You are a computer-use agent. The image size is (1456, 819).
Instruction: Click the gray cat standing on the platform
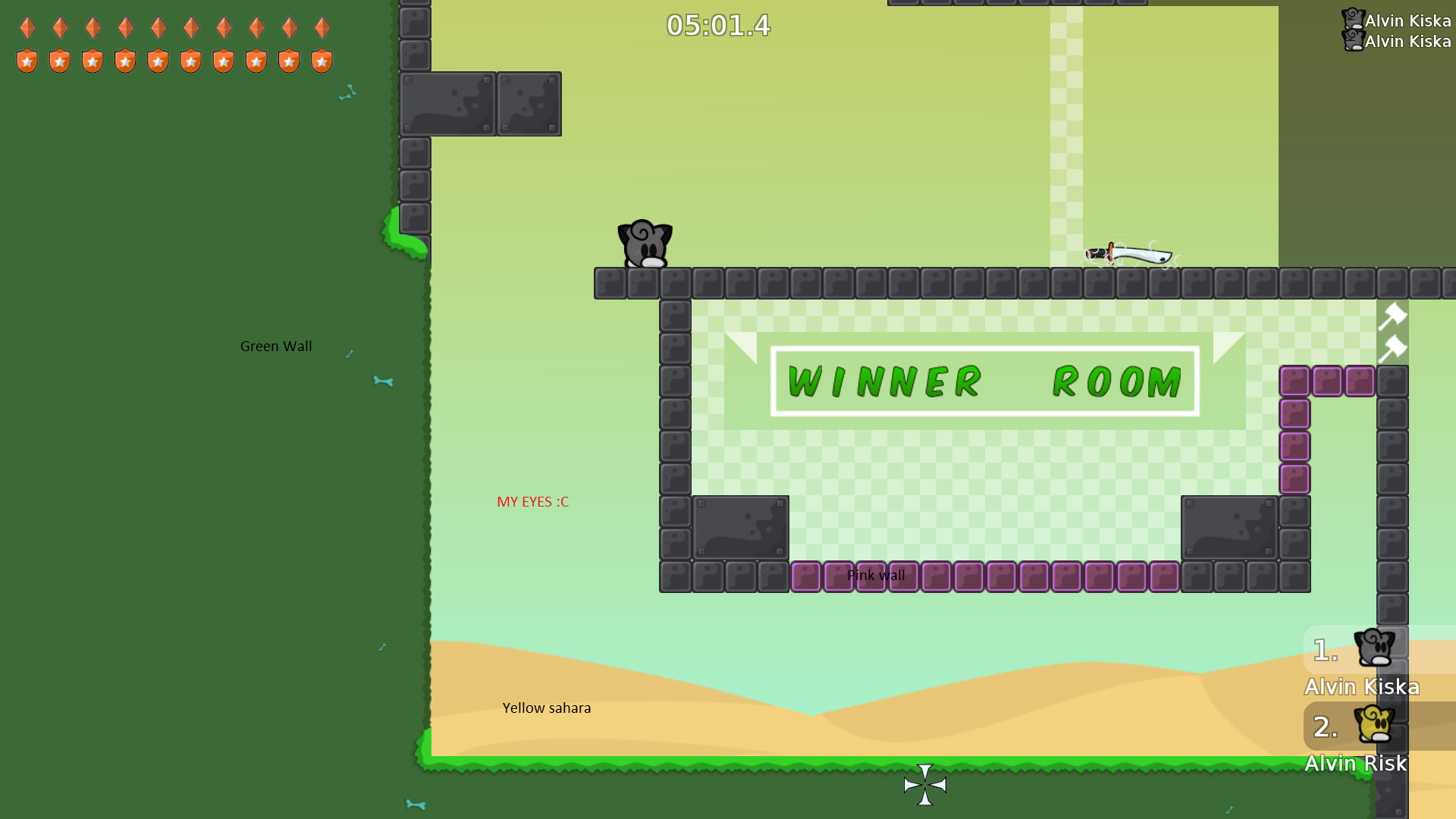pyautogui.click(x=645, y=243)
